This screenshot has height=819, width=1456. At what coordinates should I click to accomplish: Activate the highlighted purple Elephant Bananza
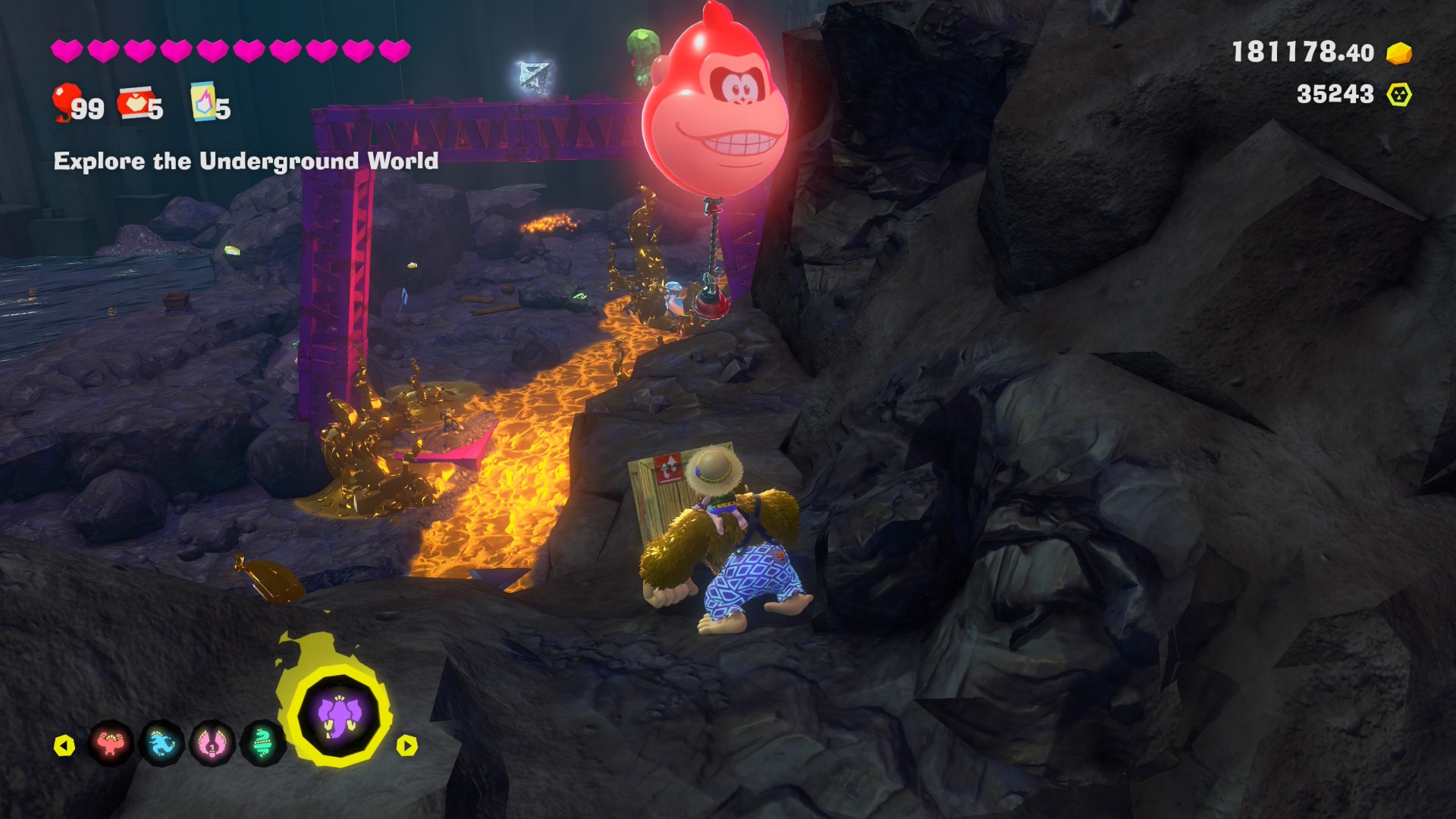[339, 716]
